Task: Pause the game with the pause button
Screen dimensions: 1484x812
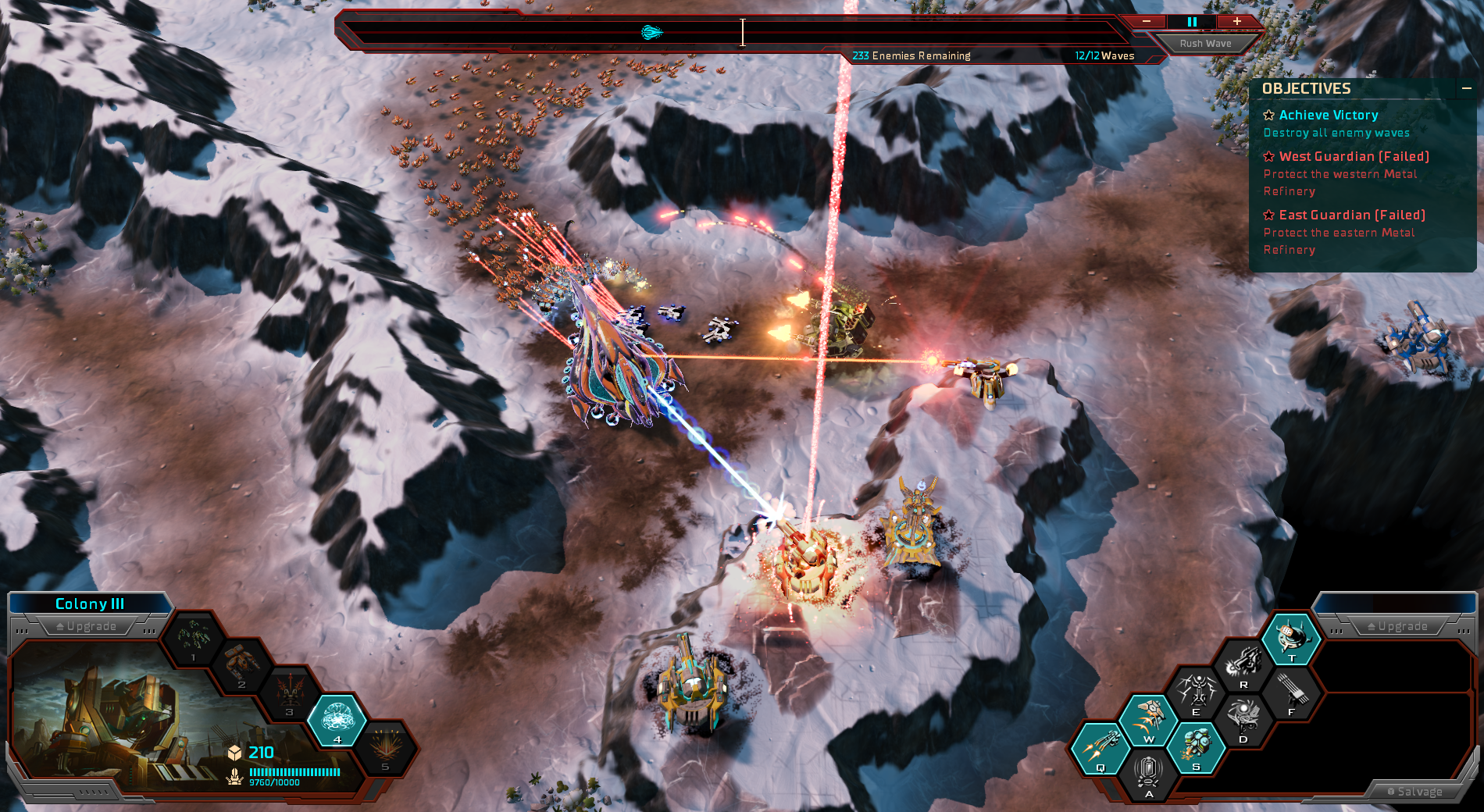Action: pyautogui.click(x=1192, y=22)
